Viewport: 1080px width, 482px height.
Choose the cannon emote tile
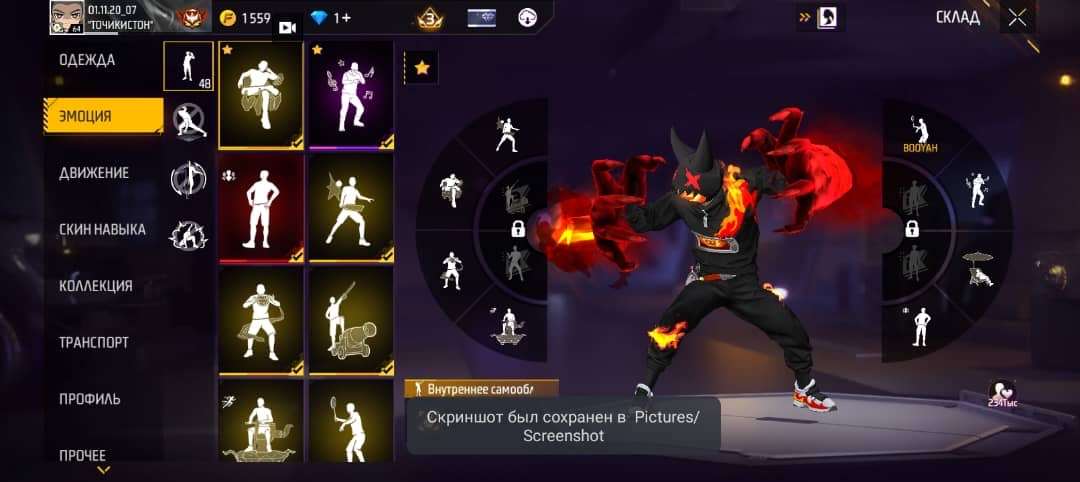click(350, 321)
